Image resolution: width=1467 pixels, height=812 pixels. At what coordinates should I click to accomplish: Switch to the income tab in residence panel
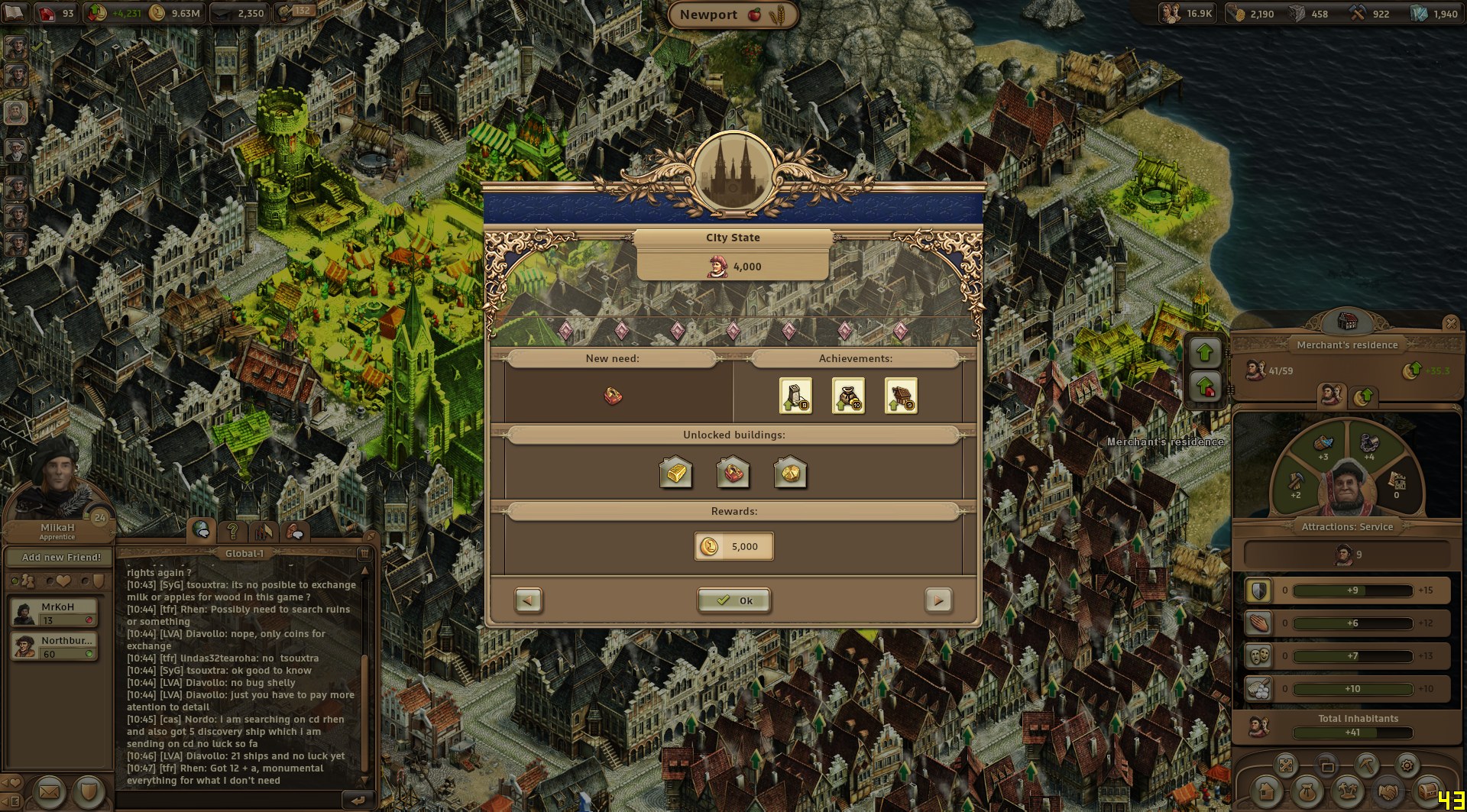pos(1364,396)
